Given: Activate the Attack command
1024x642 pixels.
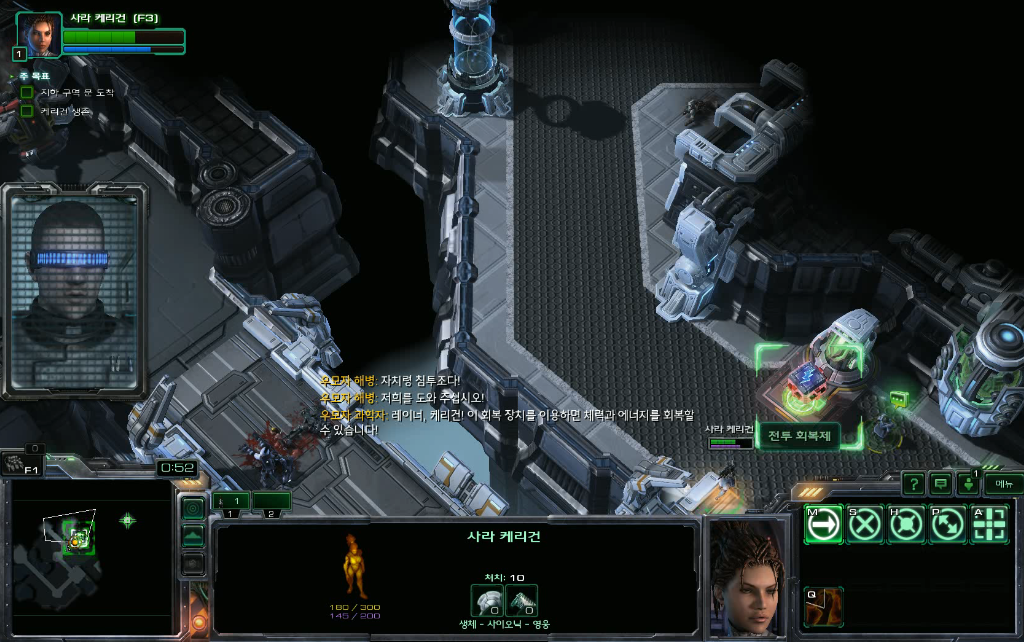Looking at the screenshot, I should [x=988, y=525].
